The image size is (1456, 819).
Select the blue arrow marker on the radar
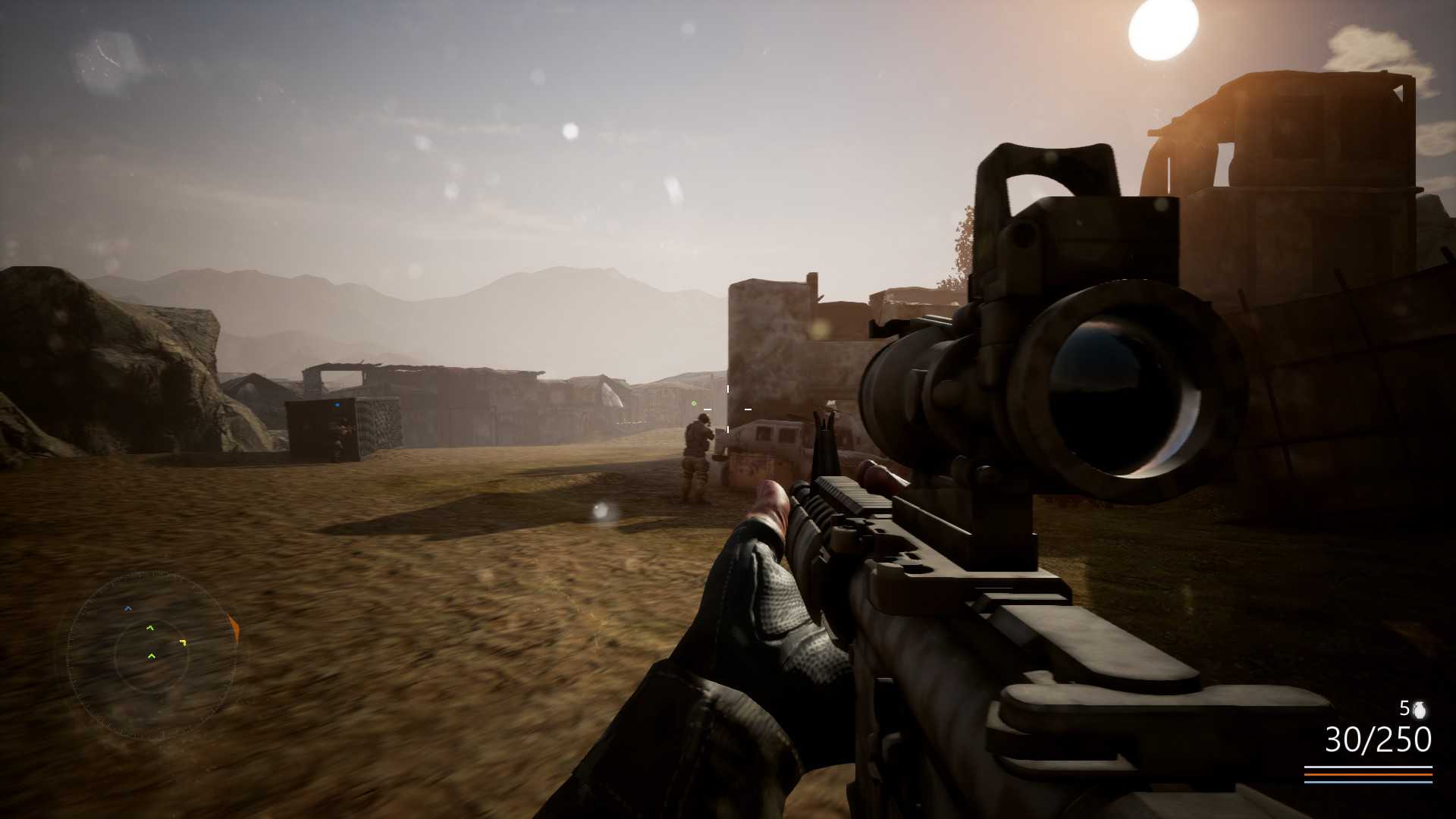[127, 608]
